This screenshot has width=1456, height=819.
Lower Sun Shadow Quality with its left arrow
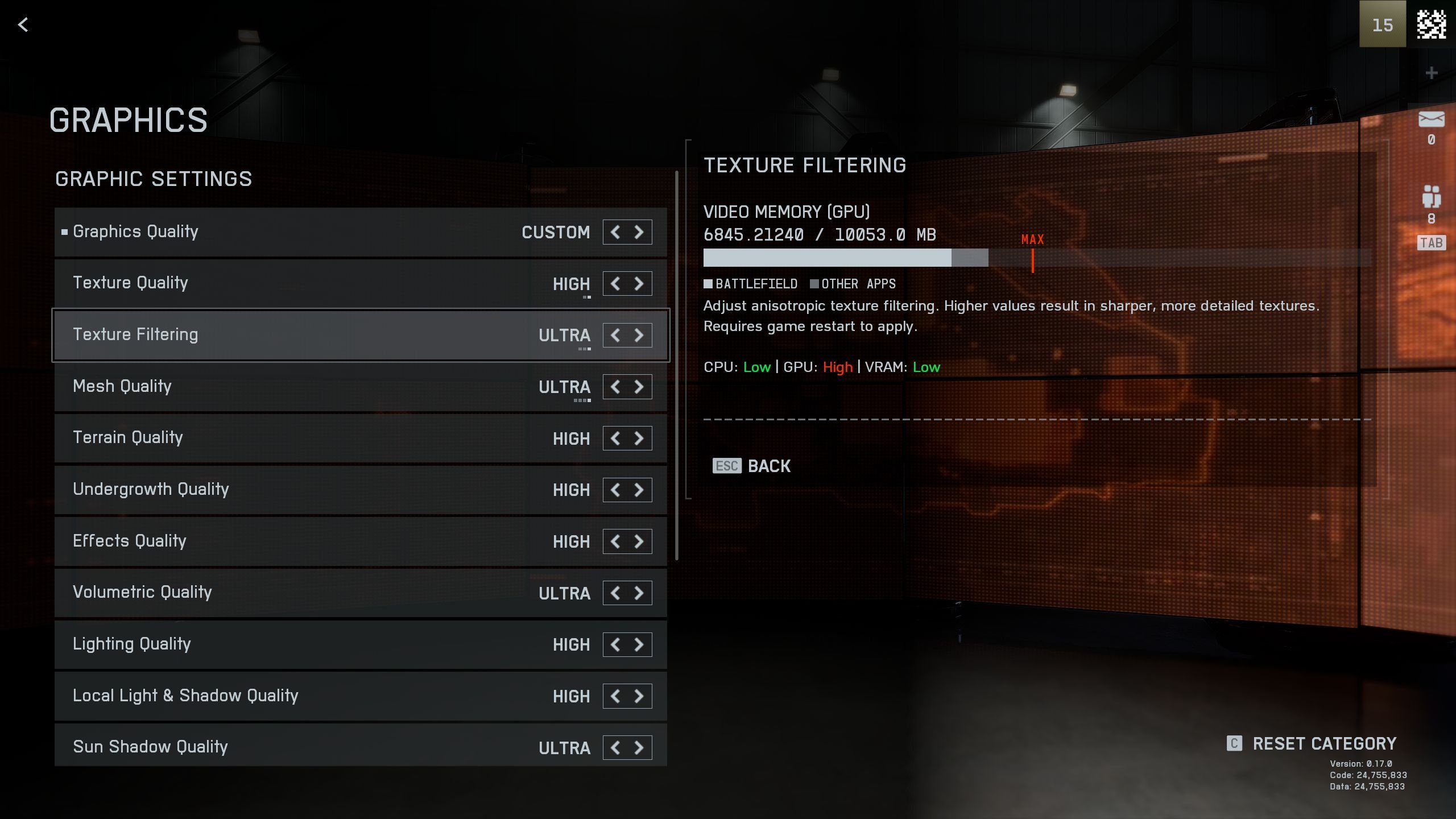pos(615,747)
